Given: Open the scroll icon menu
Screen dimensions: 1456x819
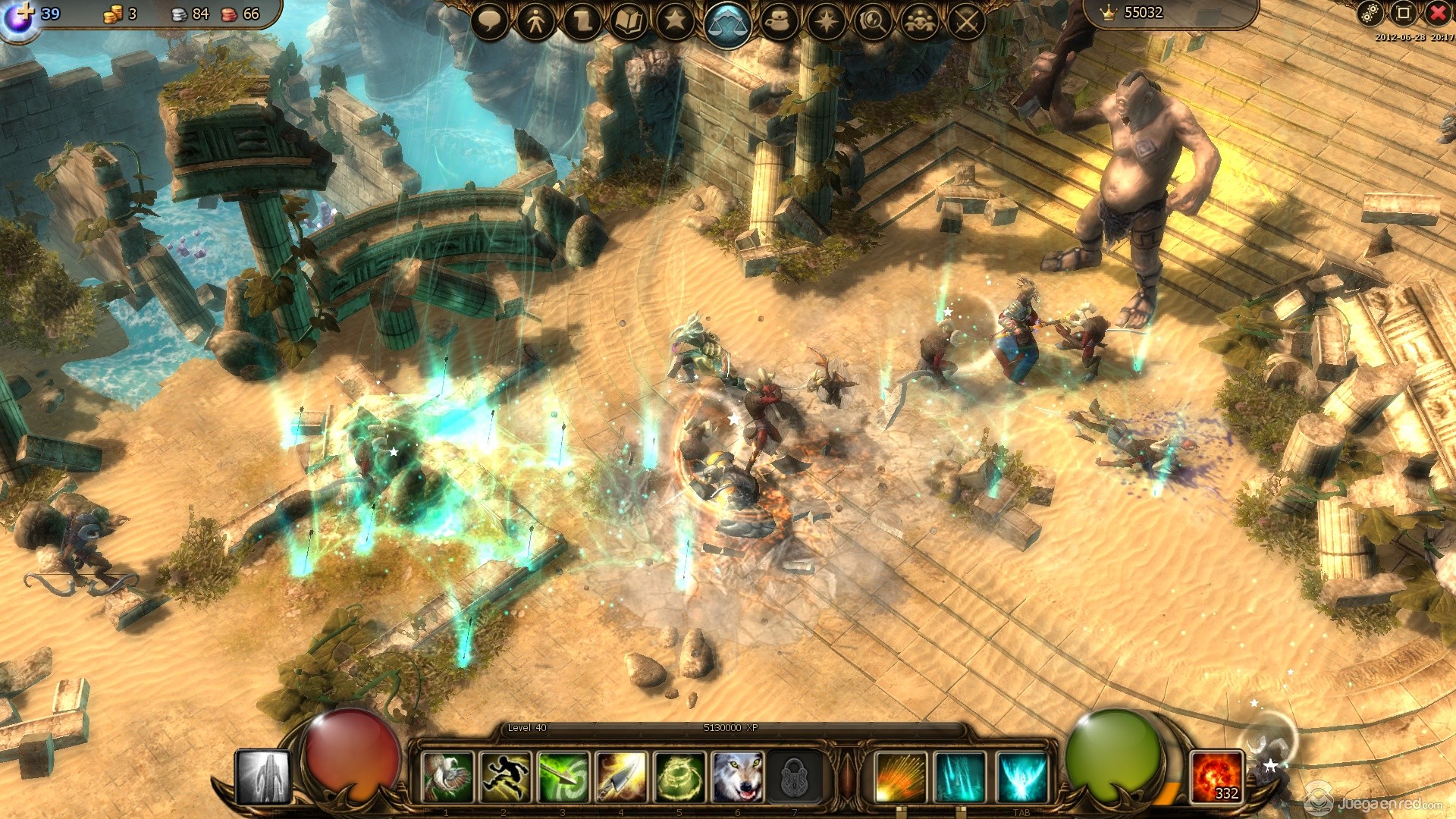Looking at the screenshot, I should point(582,22).
